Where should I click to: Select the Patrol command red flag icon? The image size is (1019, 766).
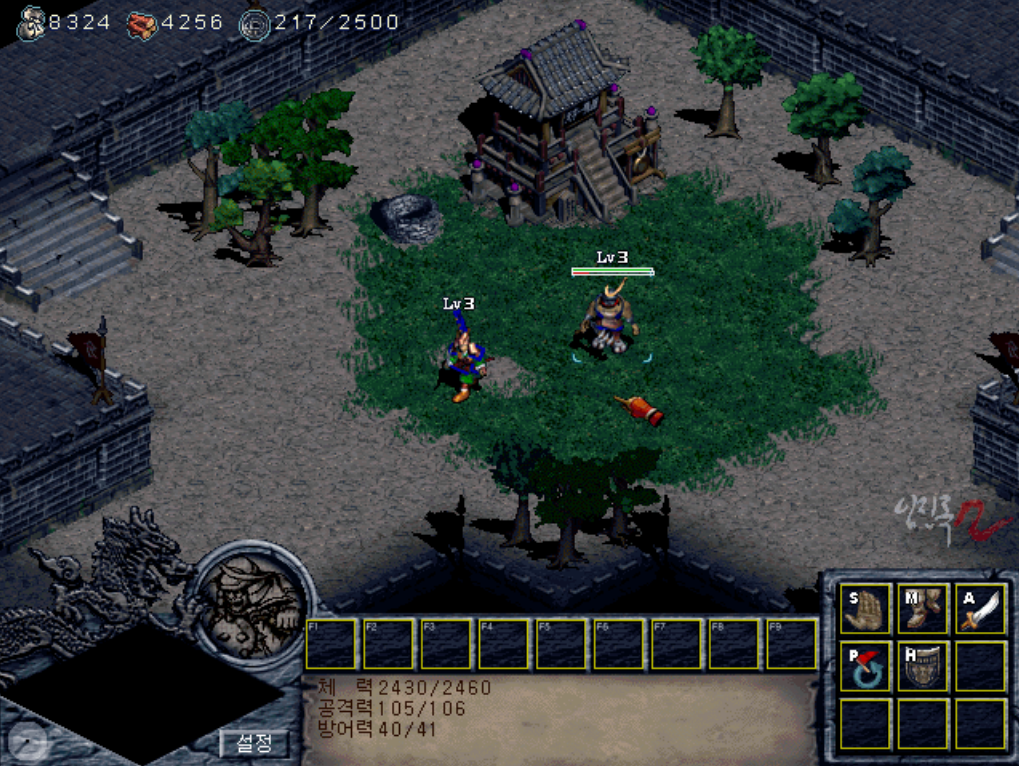pyautogui.click(x=866, y=666)
